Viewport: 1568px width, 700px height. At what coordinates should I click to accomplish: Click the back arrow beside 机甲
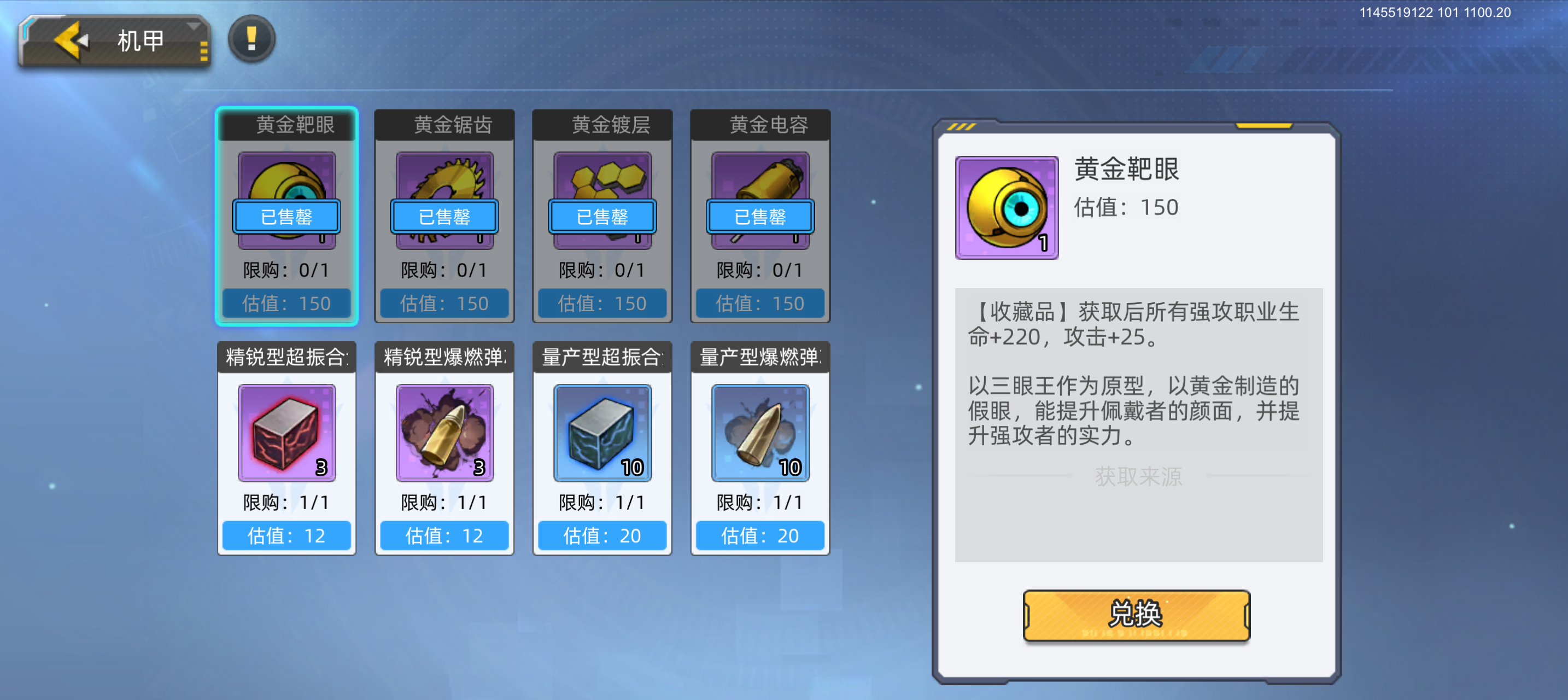(x=69, y=40)
